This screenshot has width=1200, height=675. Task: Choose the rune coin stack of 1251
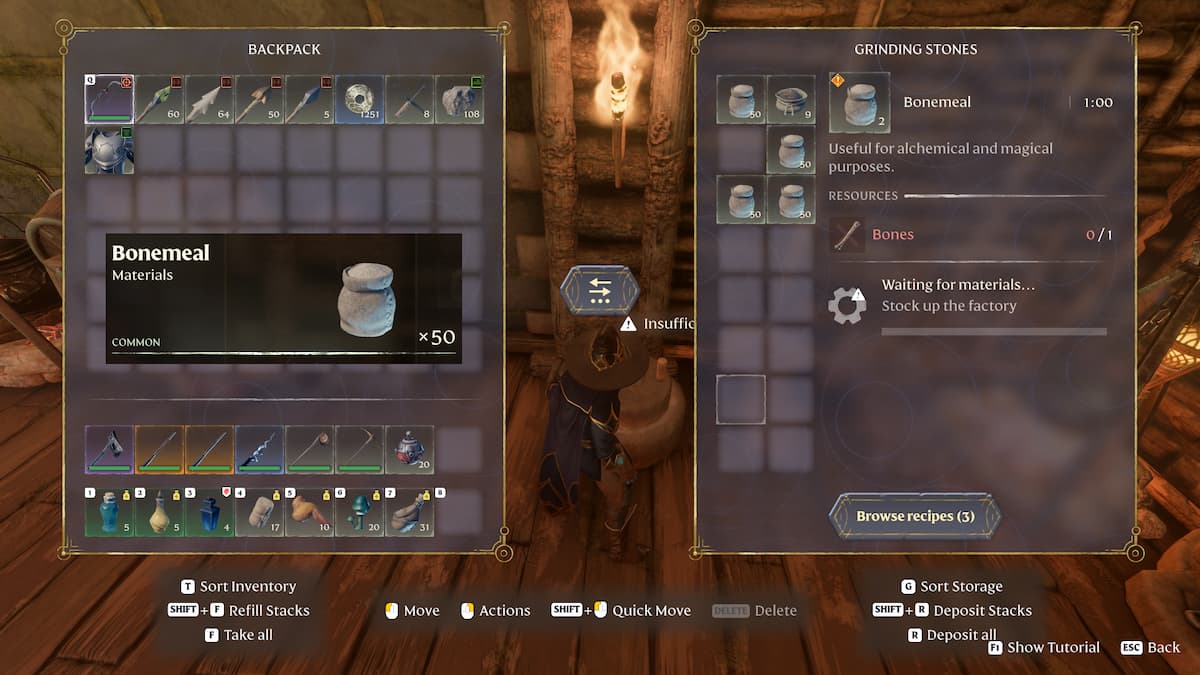[x=359, y=99]
